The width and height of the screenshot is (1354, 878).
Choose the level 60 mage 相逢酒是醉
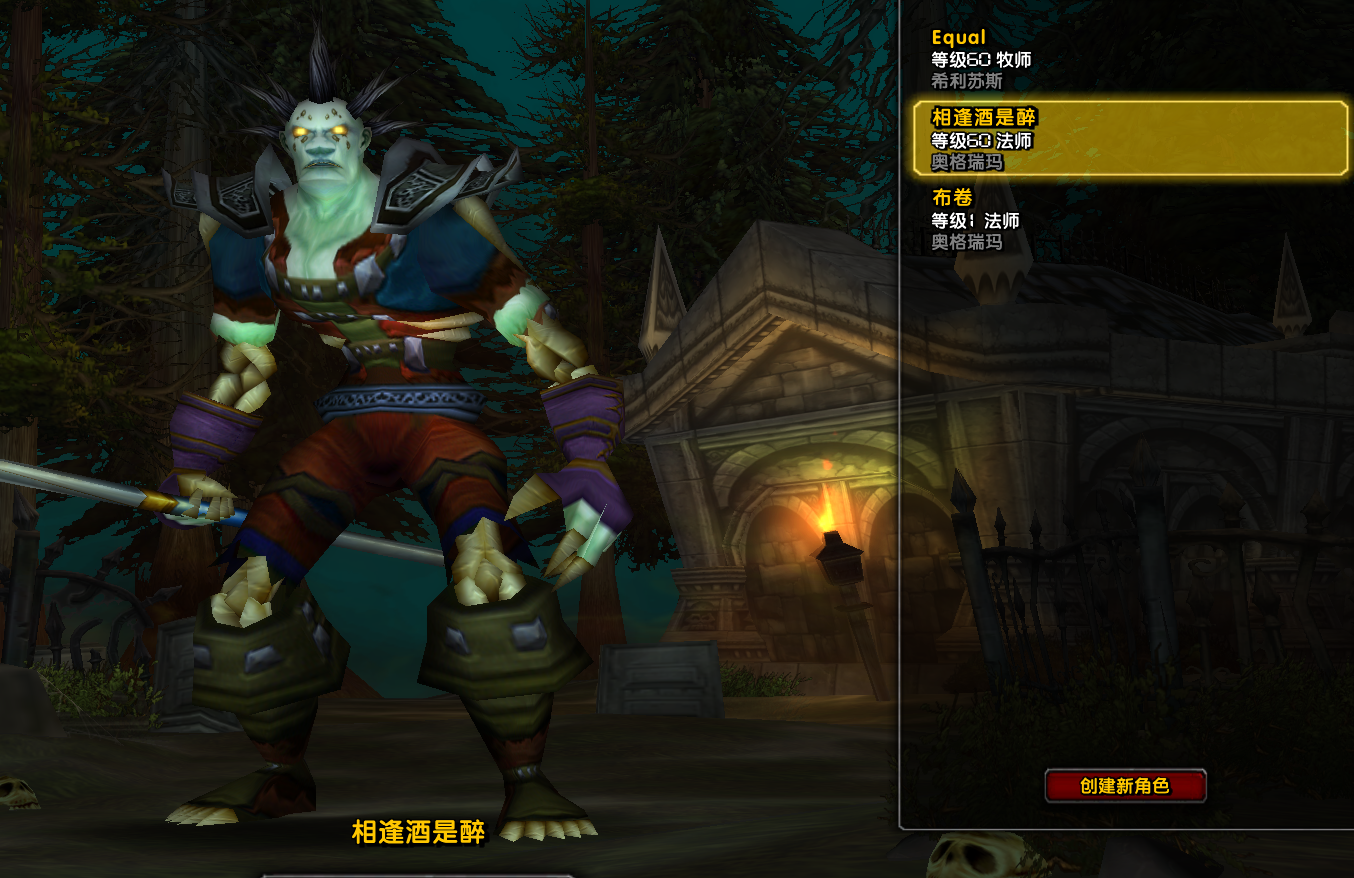pyautogui.click(x=1130, y=139)
